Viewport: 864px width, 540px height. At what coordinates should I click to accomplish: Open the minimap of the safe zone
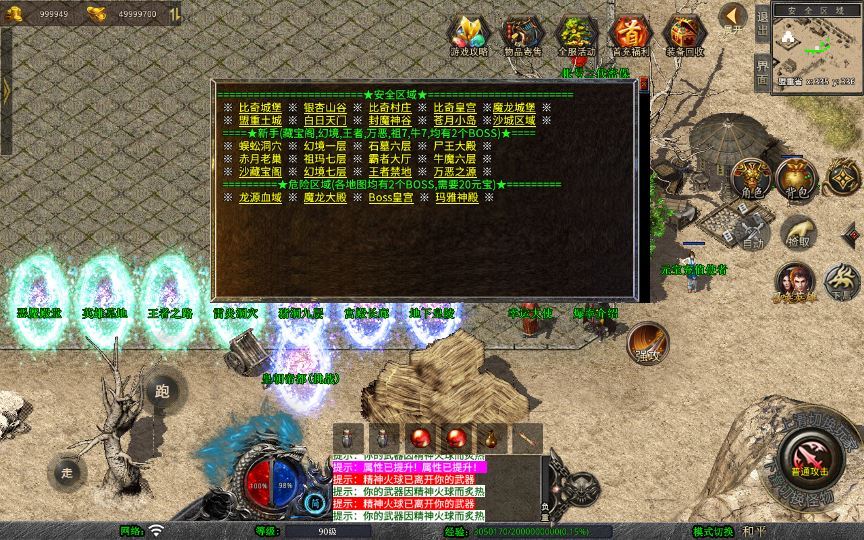(817, 48)
